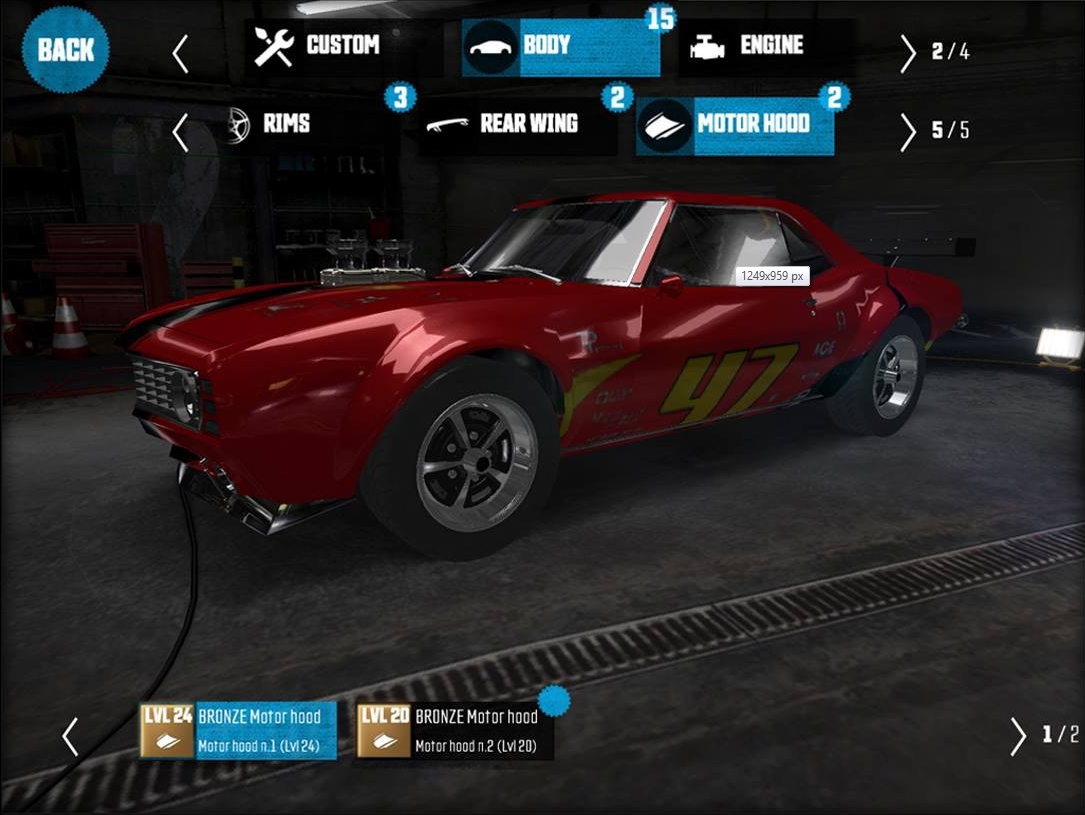Viewport: 1085px width, 815px height.
Task: Open the Rear Wing subcategory
Action: tap(517, 127)
